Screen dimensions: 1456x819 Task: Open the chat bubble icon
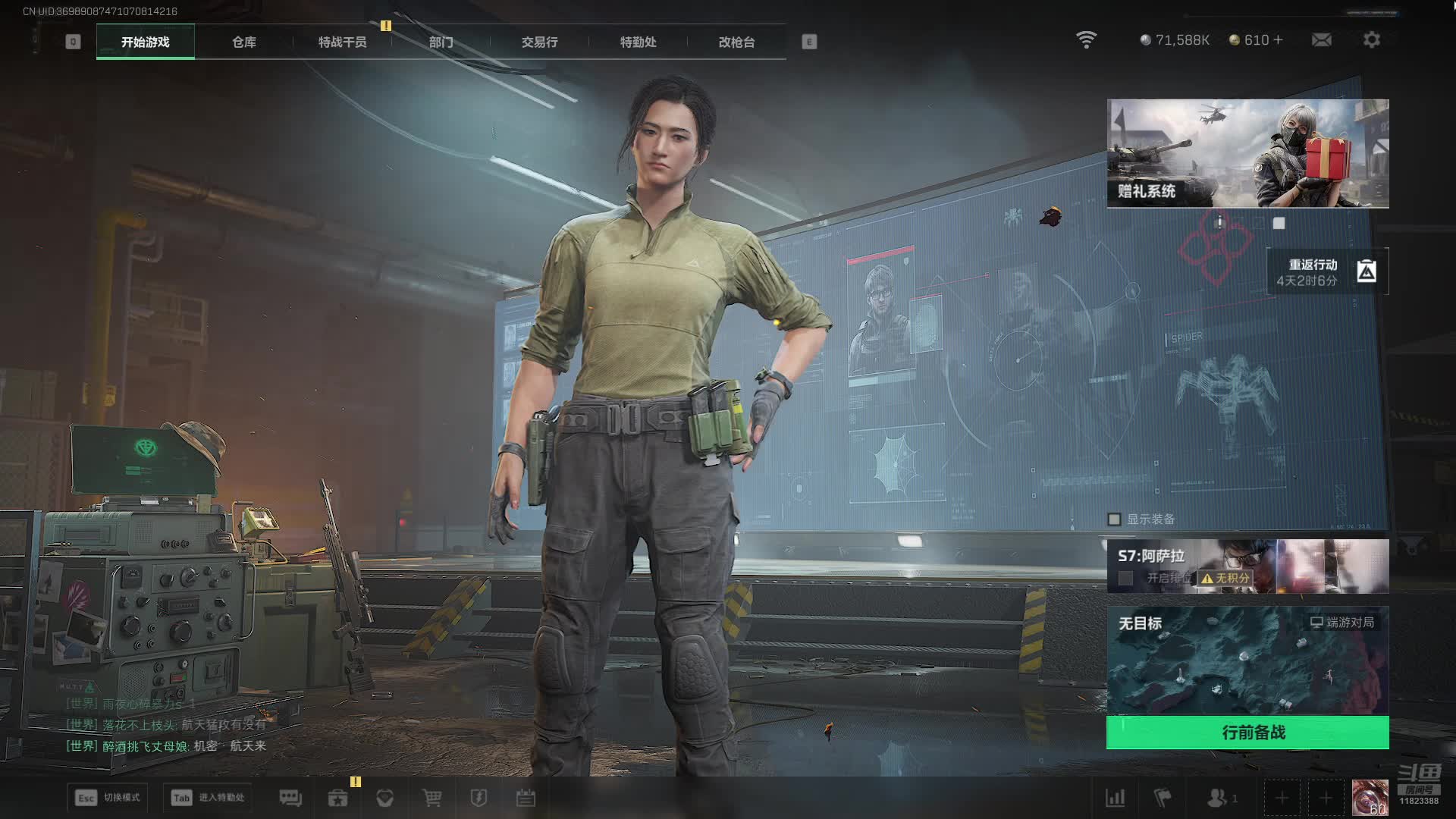point(290,798)
